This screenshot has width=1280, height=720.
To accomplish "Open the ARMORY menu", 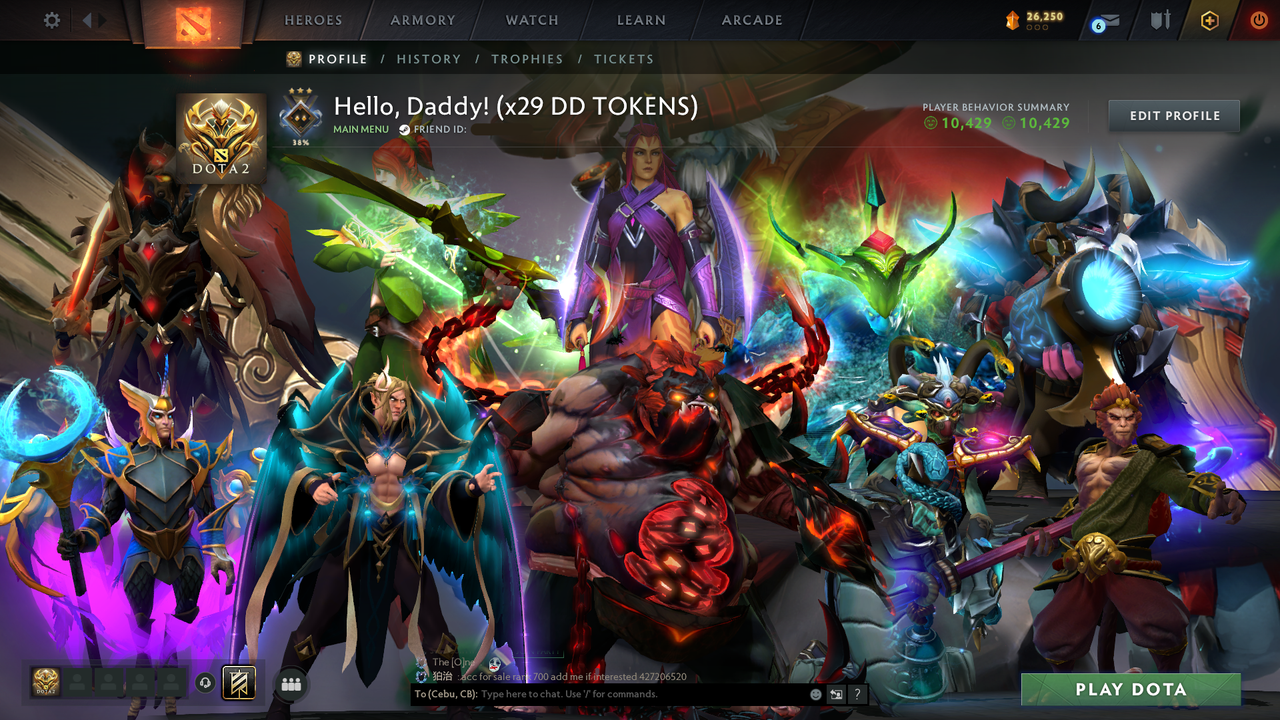I will pyautogui.click(x=421, y=19).
